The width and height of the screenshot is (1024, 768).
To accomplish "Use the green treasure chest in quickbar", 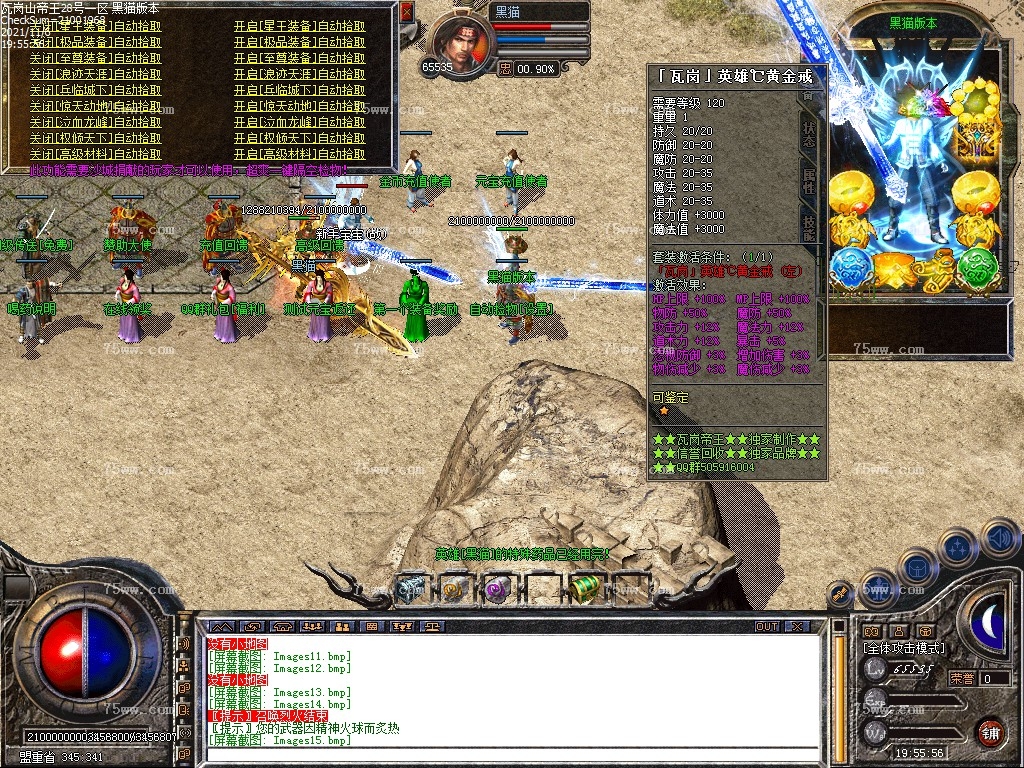I will tap(585, 589).
